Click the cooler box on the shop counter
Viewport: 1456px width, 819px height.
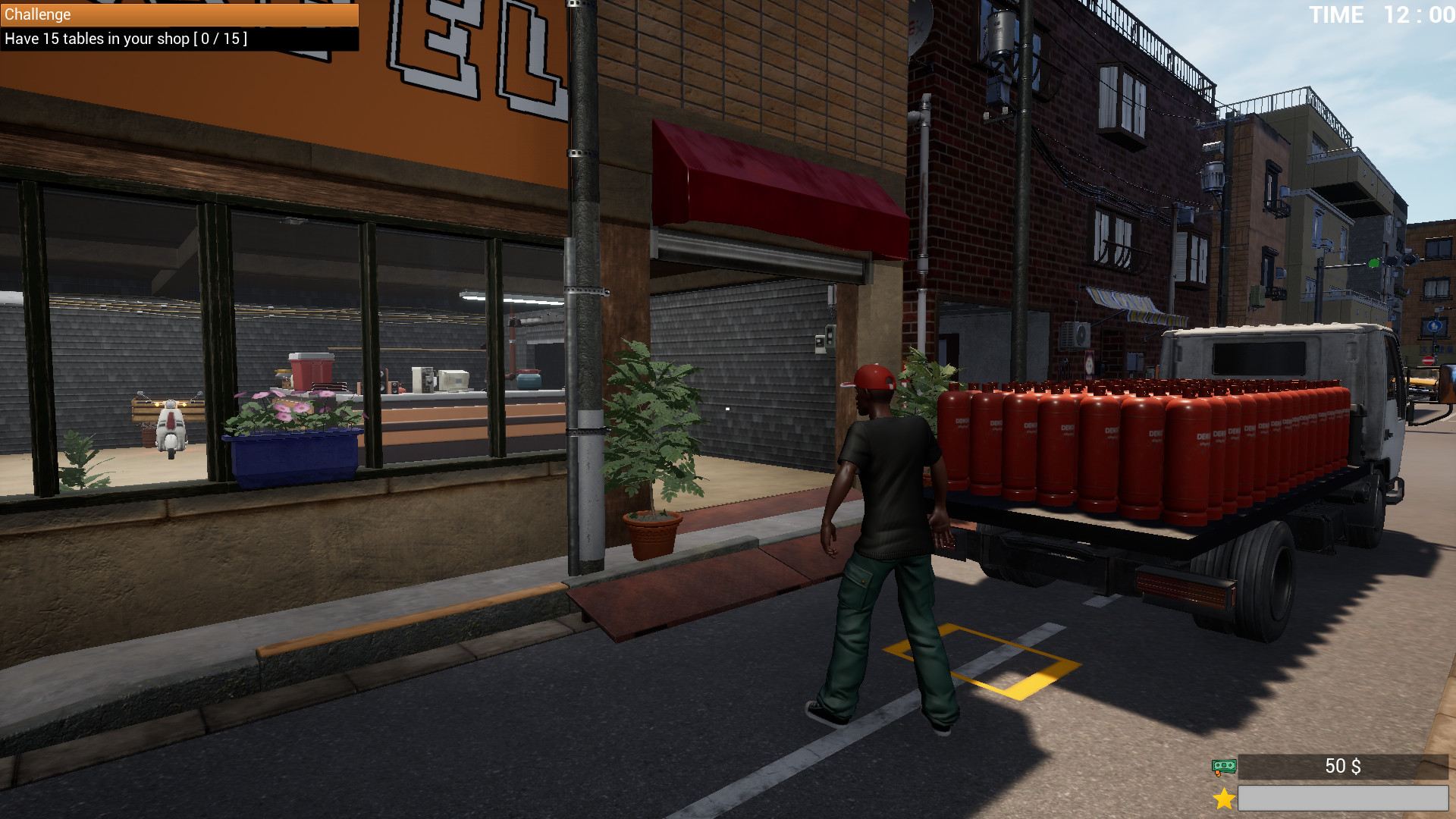[312, 372]
